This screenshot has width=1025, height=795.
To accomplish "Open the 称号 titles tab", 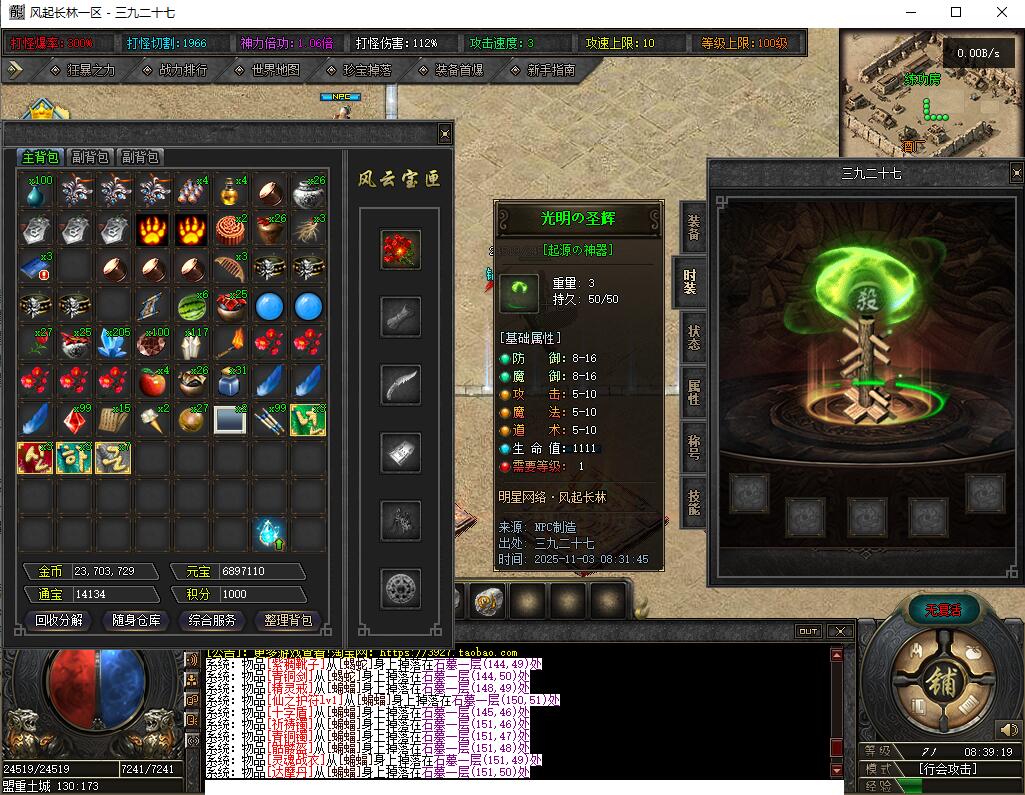I will [692, 442].
